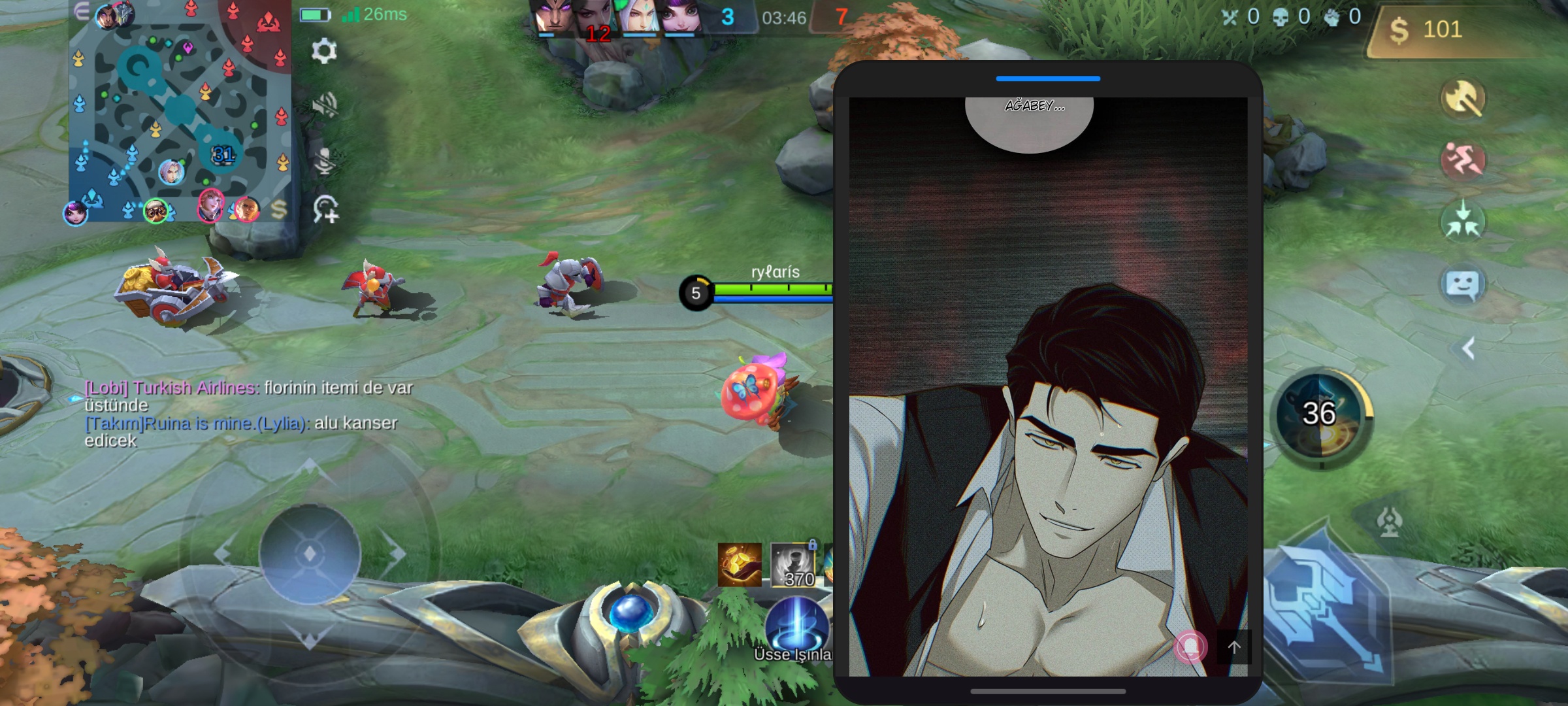Buy the suggested item costing 370
1568x706 pixels.
pos(793,565)
